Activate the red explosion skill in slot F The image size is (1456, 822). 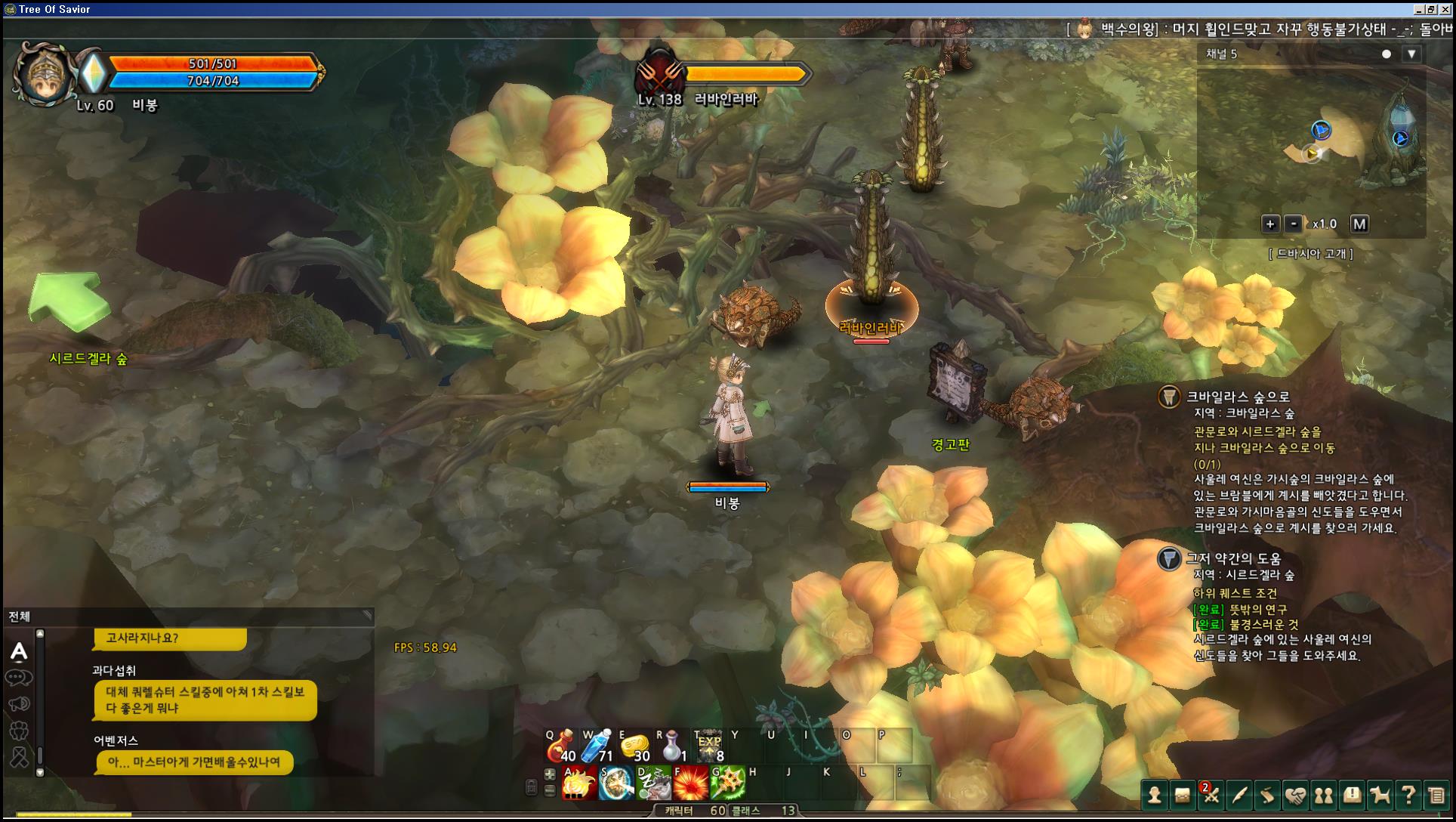(690, 783)
